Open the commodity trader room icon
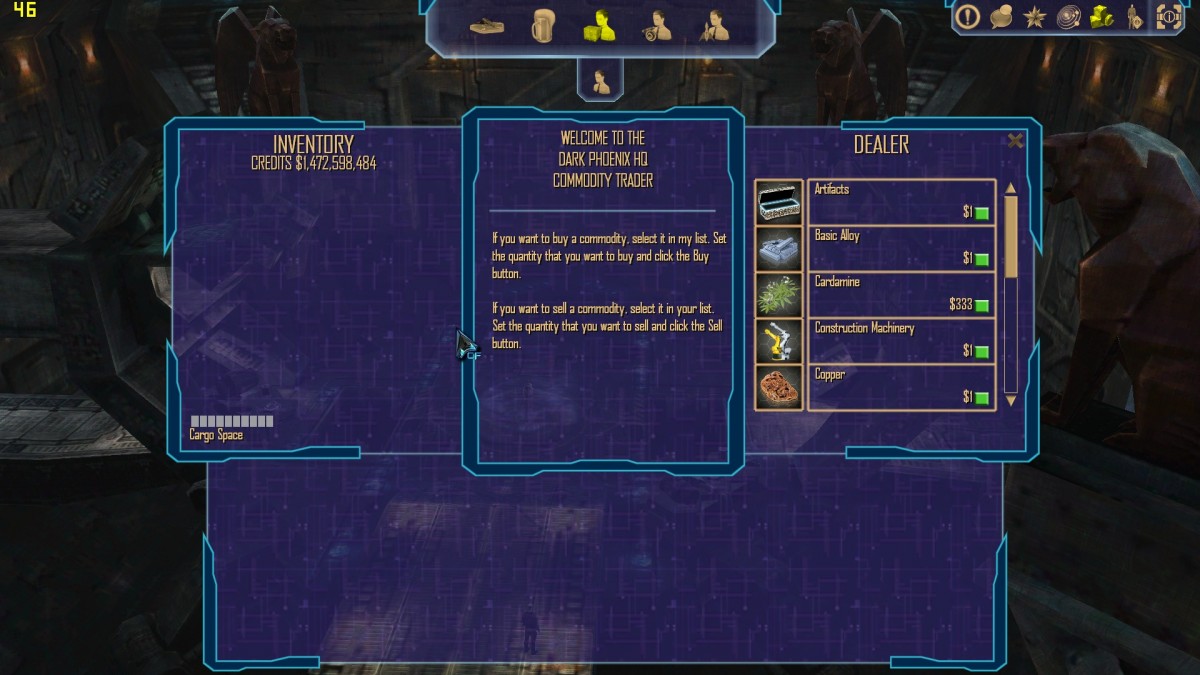This screenshot has width=1200, height=675. [x=599, y=26]
